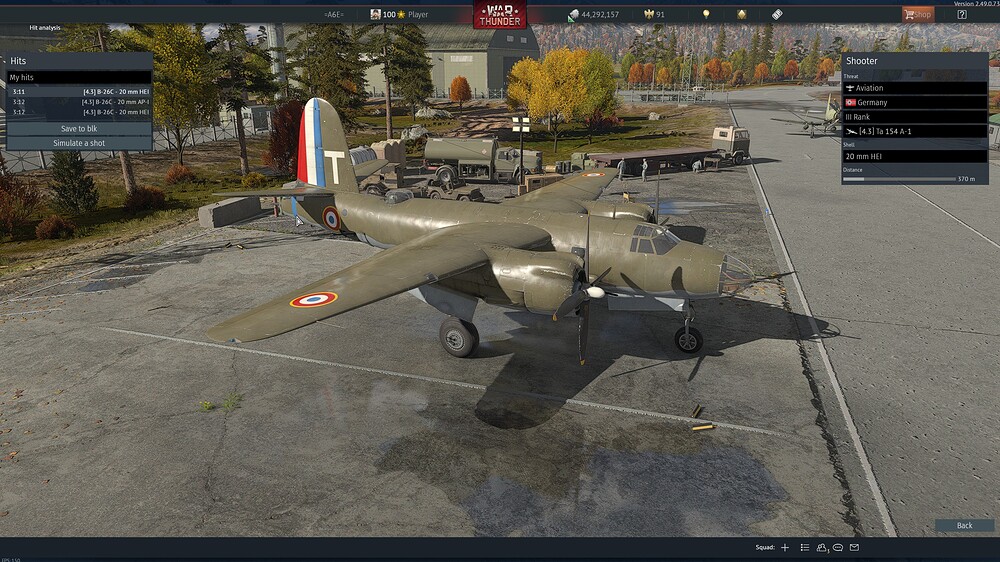Click the Player profile avatar
The width and height of the screenshot is (1000, 562).
click(x=375, y=14)
